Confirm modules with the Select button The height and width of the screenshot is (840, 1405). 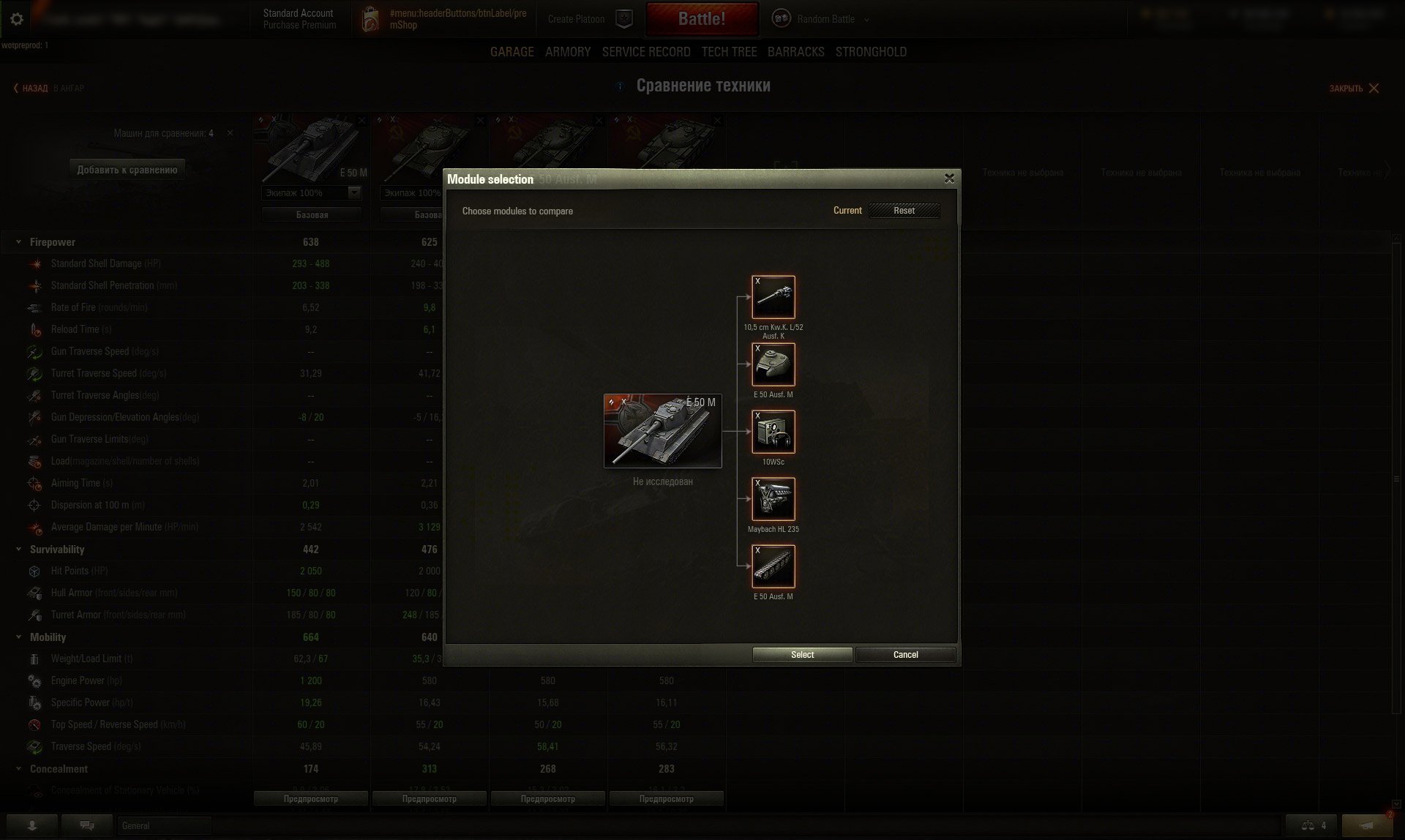[802, 655]
